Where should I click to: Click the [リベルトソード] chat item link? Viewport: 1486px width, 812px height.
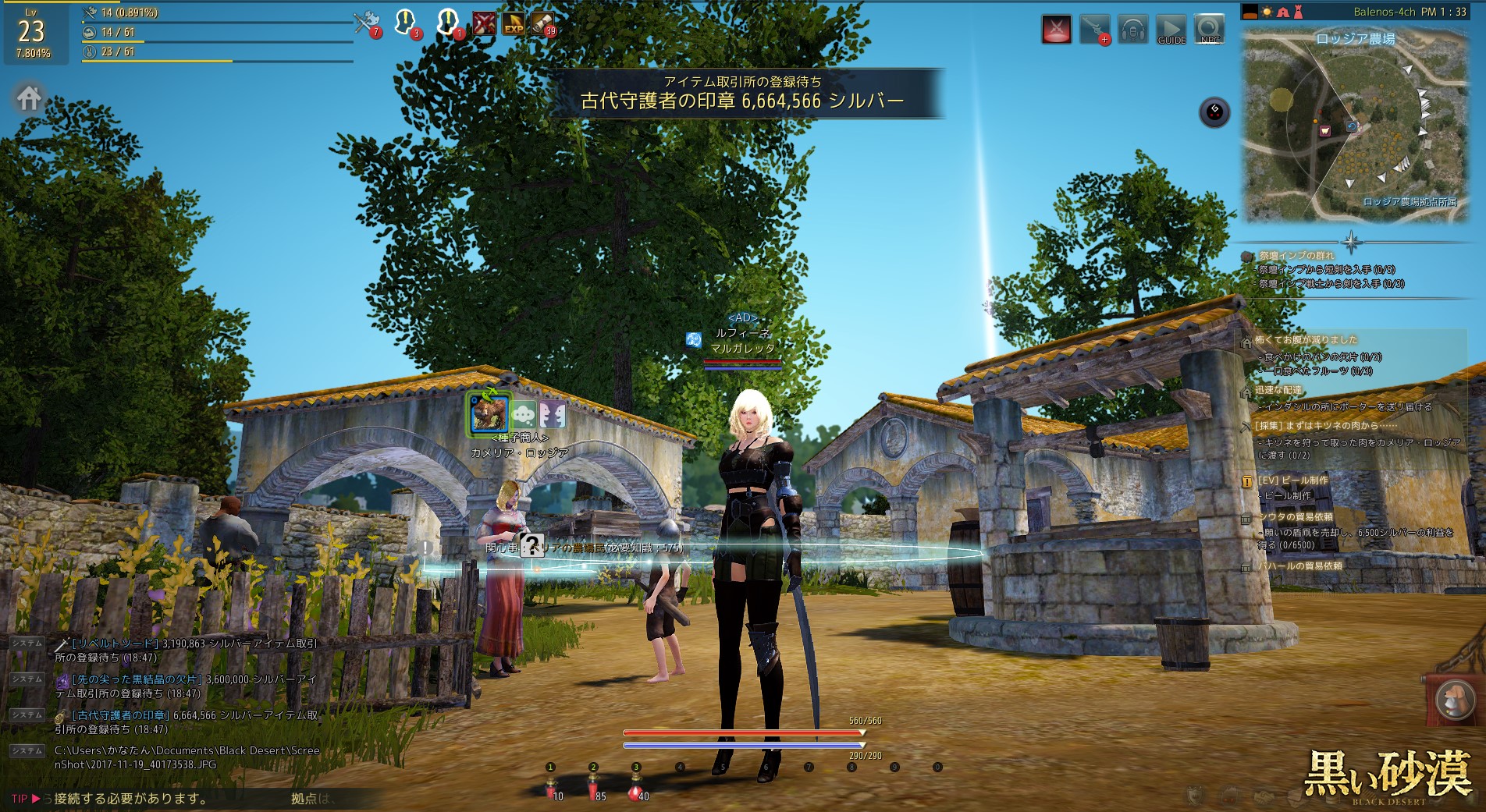pyautogui.click(x=116, y=644)
